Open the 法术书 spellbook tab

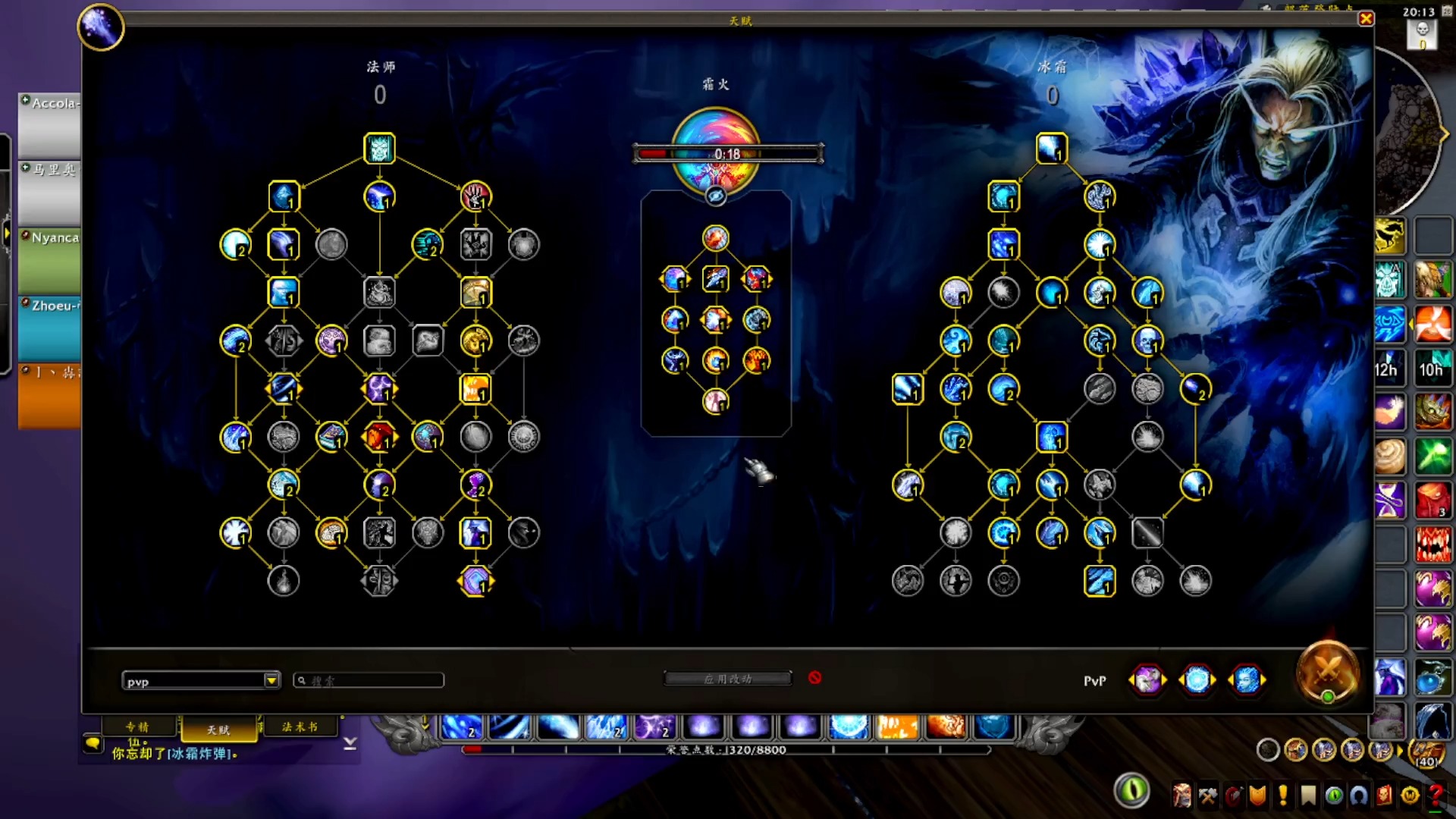pos(300,727)
